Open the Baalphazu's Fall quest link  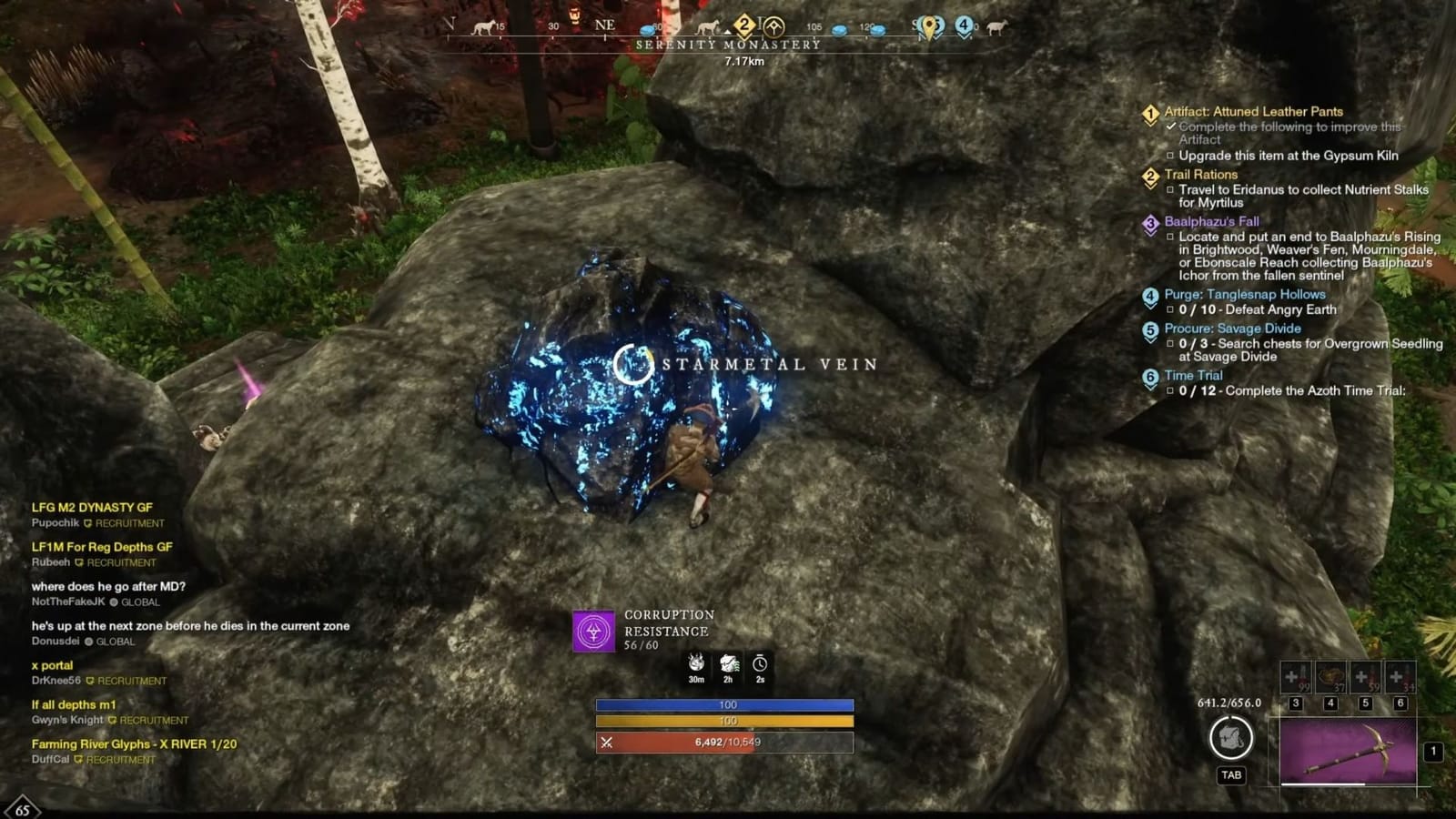[1211, 222]
